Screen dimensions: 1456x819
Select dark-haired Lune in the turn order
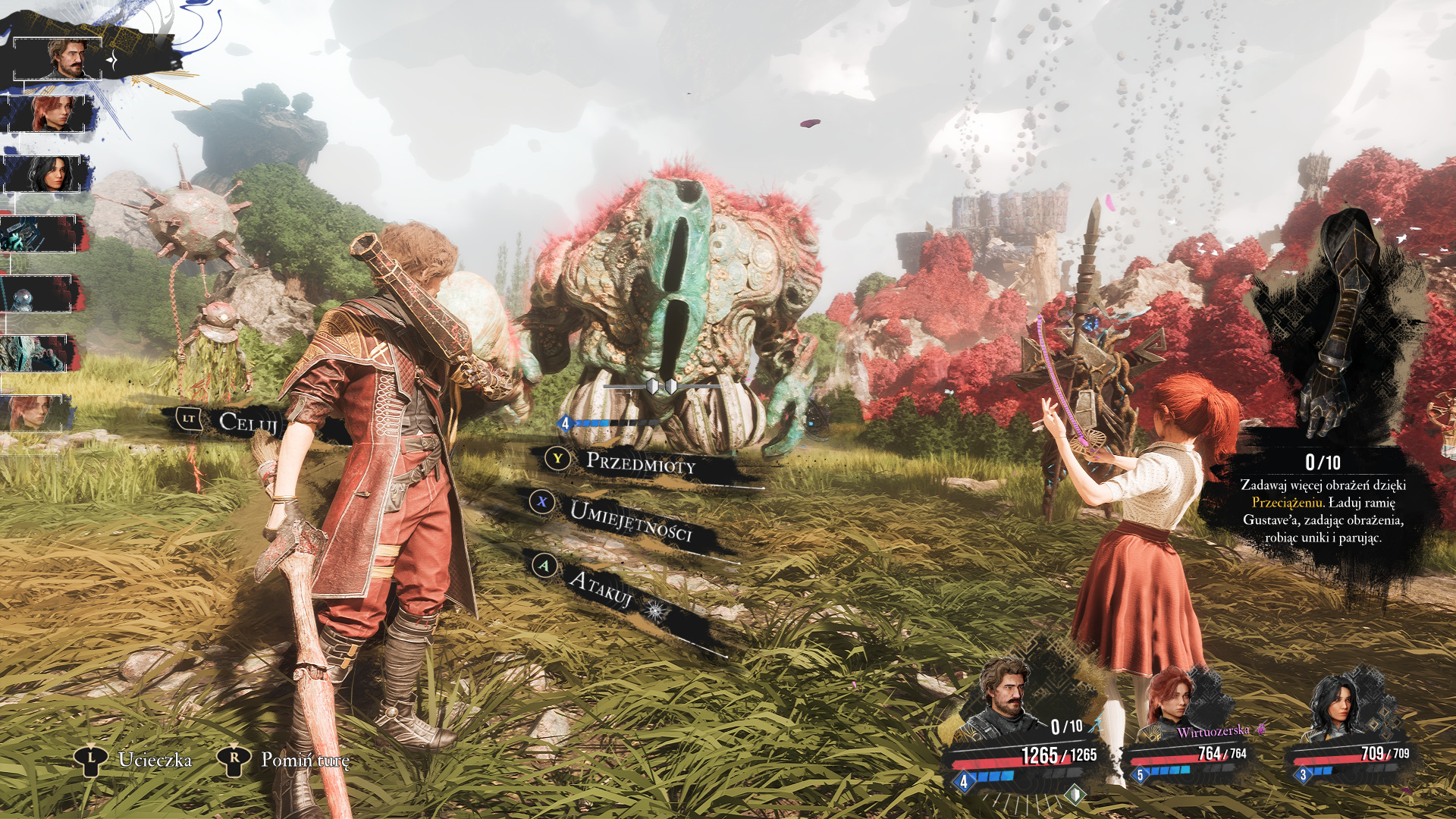[52, 174]
